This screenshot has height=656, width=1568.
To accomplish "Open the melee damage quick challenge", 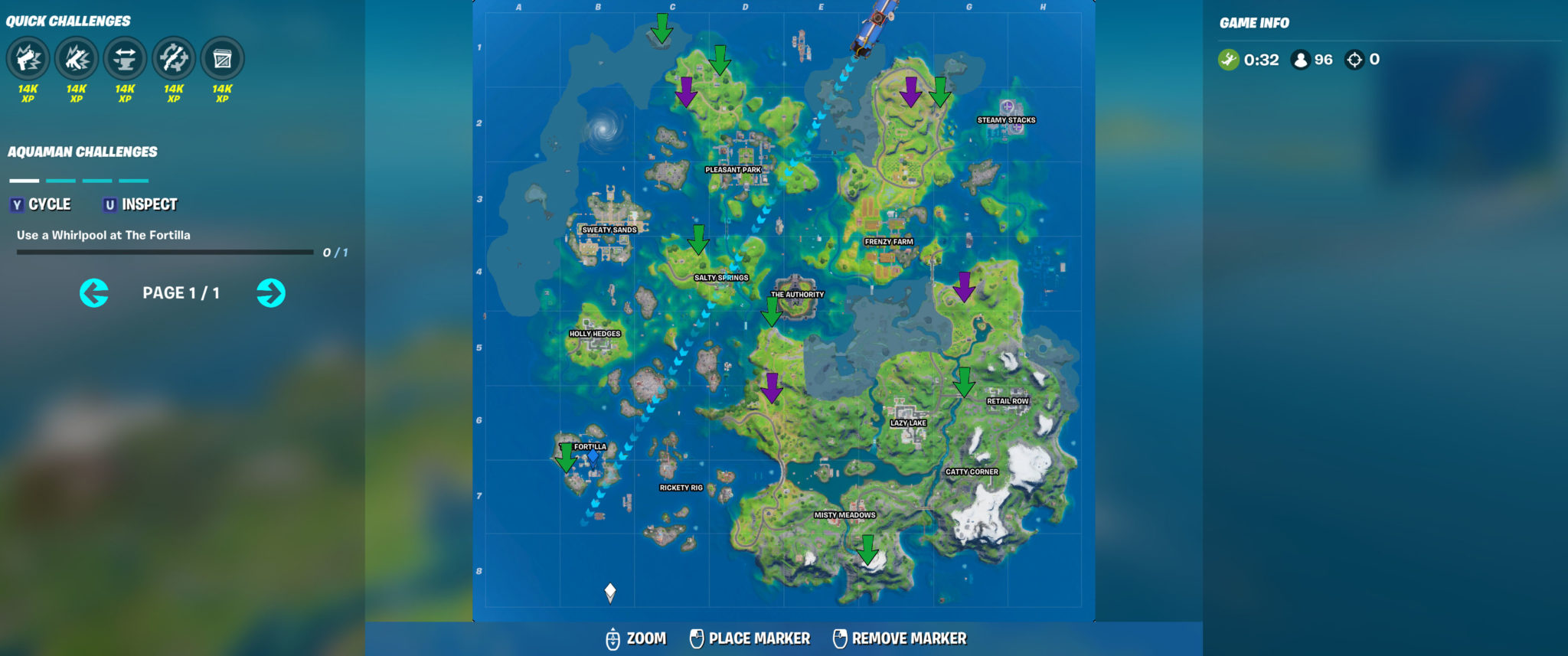I will tap(75, 58).
